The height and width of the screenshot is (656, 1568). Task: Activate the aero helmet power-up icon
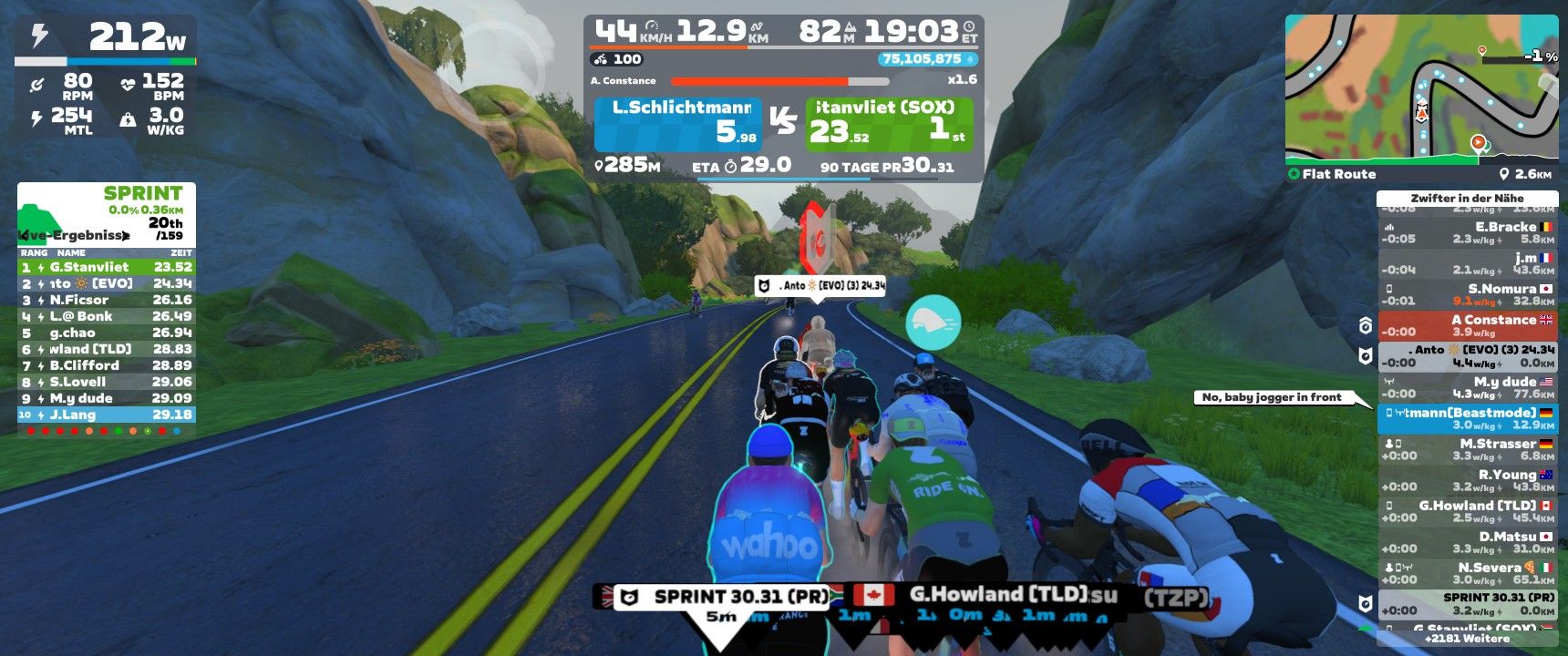point(933,323)
